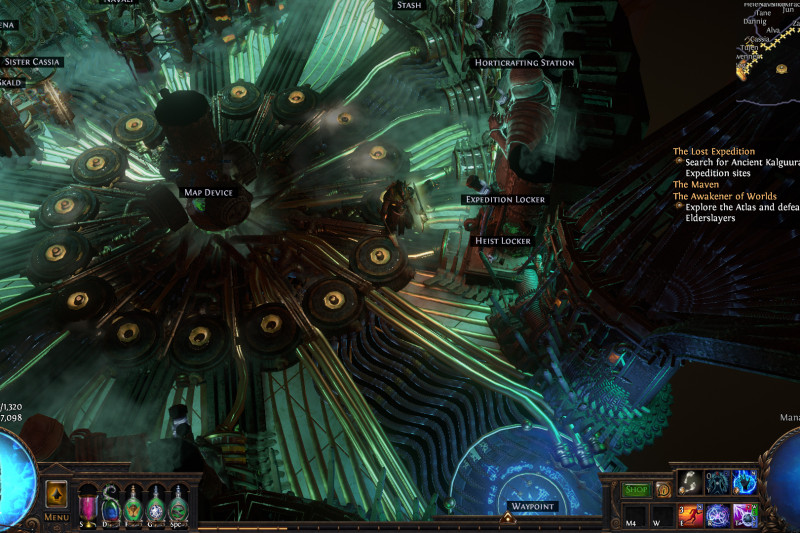Open the Menu button

click(x=56, y=518)
